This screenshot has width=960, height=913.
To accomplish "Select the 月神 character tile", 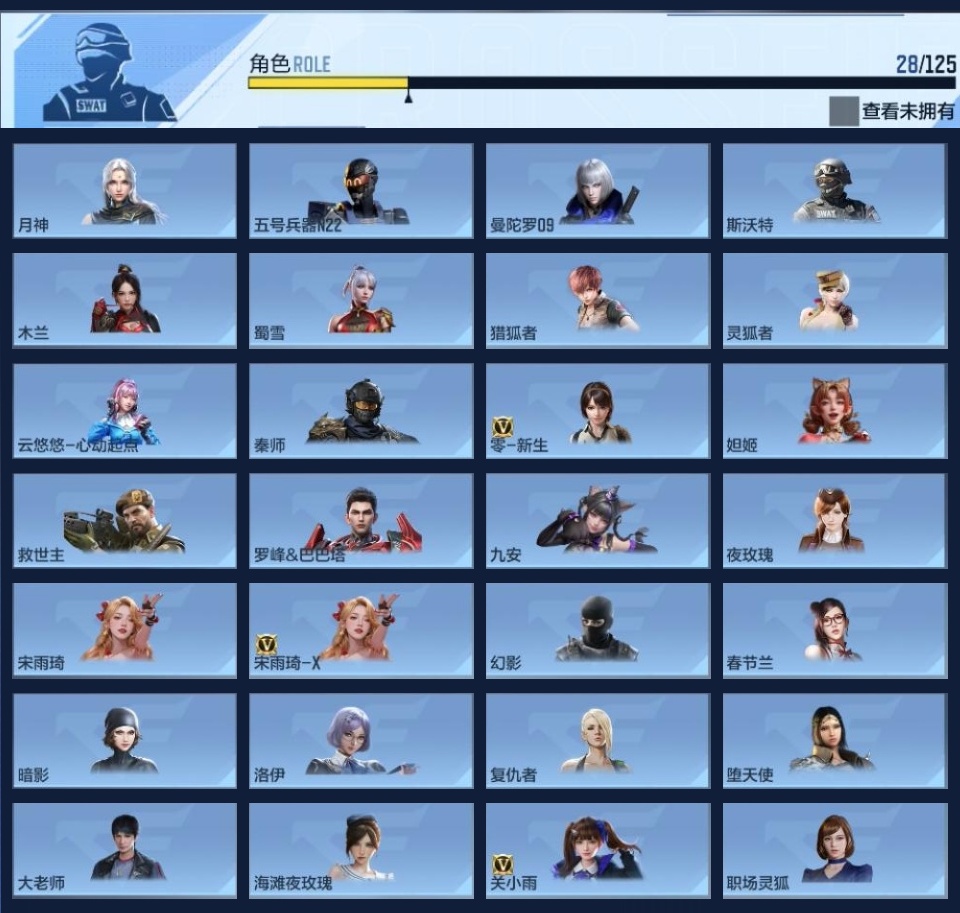I will point(125,190).
